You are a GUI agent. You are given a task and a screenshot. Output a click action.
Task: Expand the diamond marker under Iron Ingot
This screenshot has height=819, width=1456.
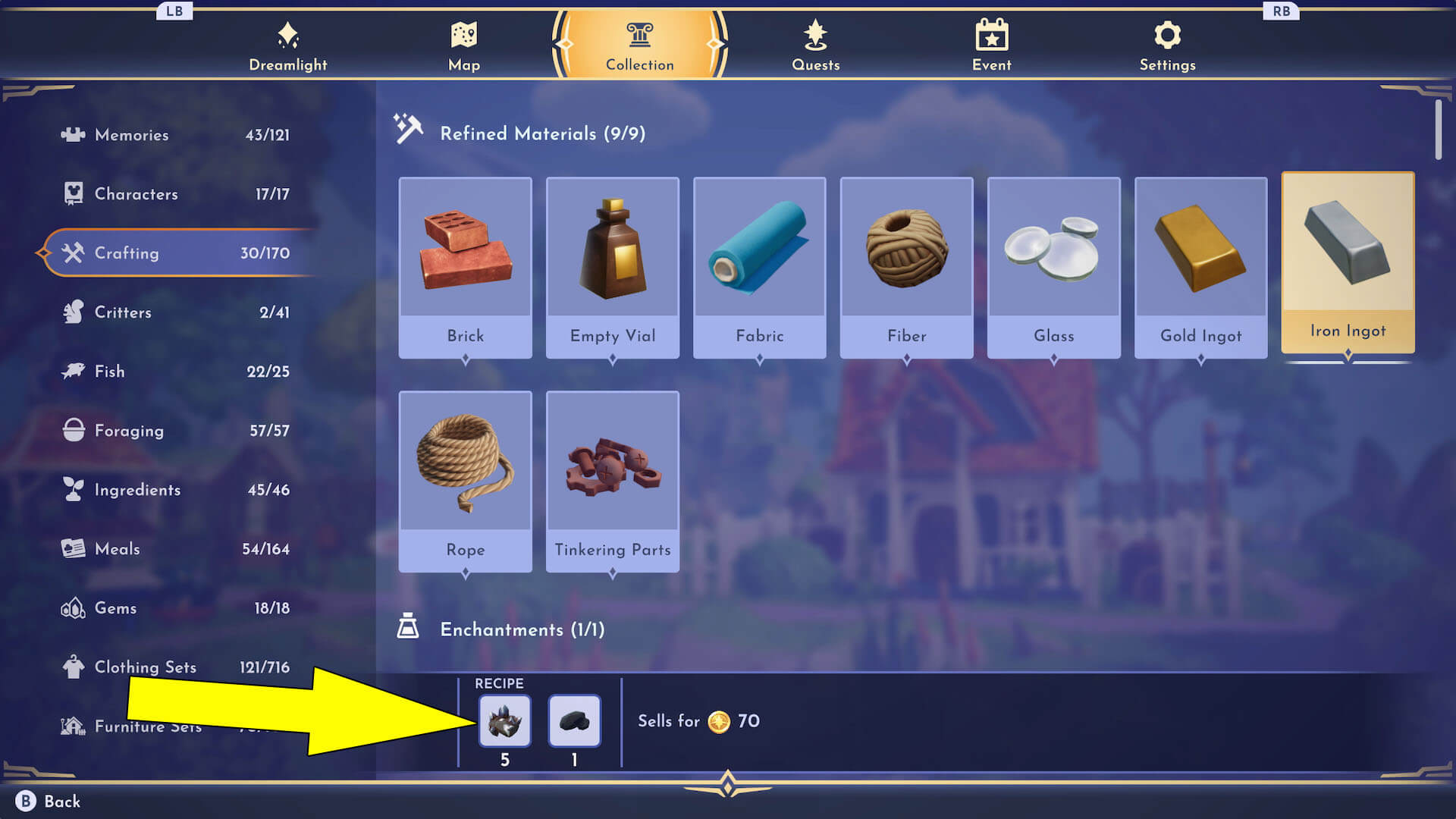1348,353
